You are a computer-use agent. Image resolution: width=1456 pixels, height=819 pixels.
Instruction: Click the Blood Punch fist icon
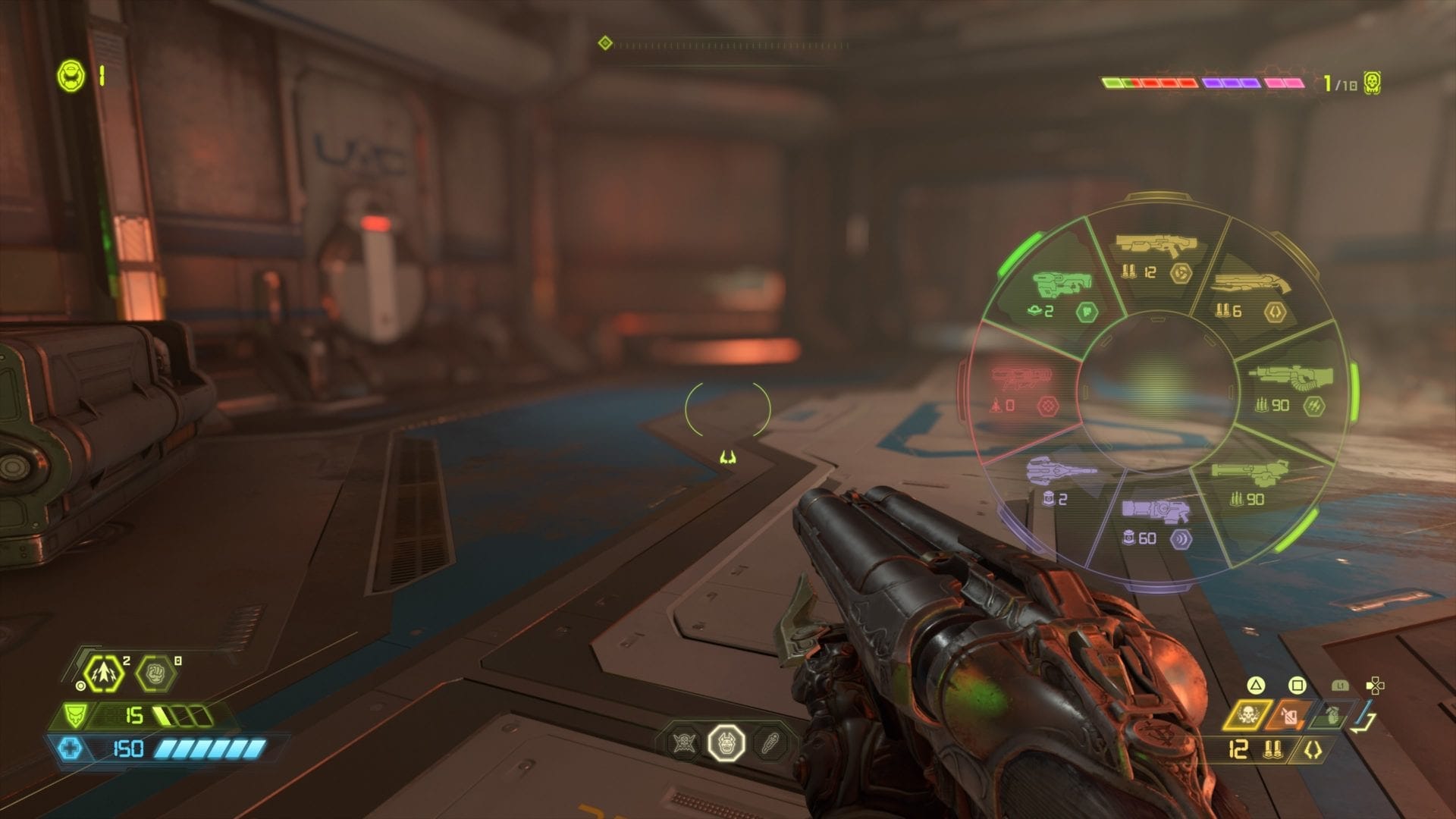[x=155, y=673]
